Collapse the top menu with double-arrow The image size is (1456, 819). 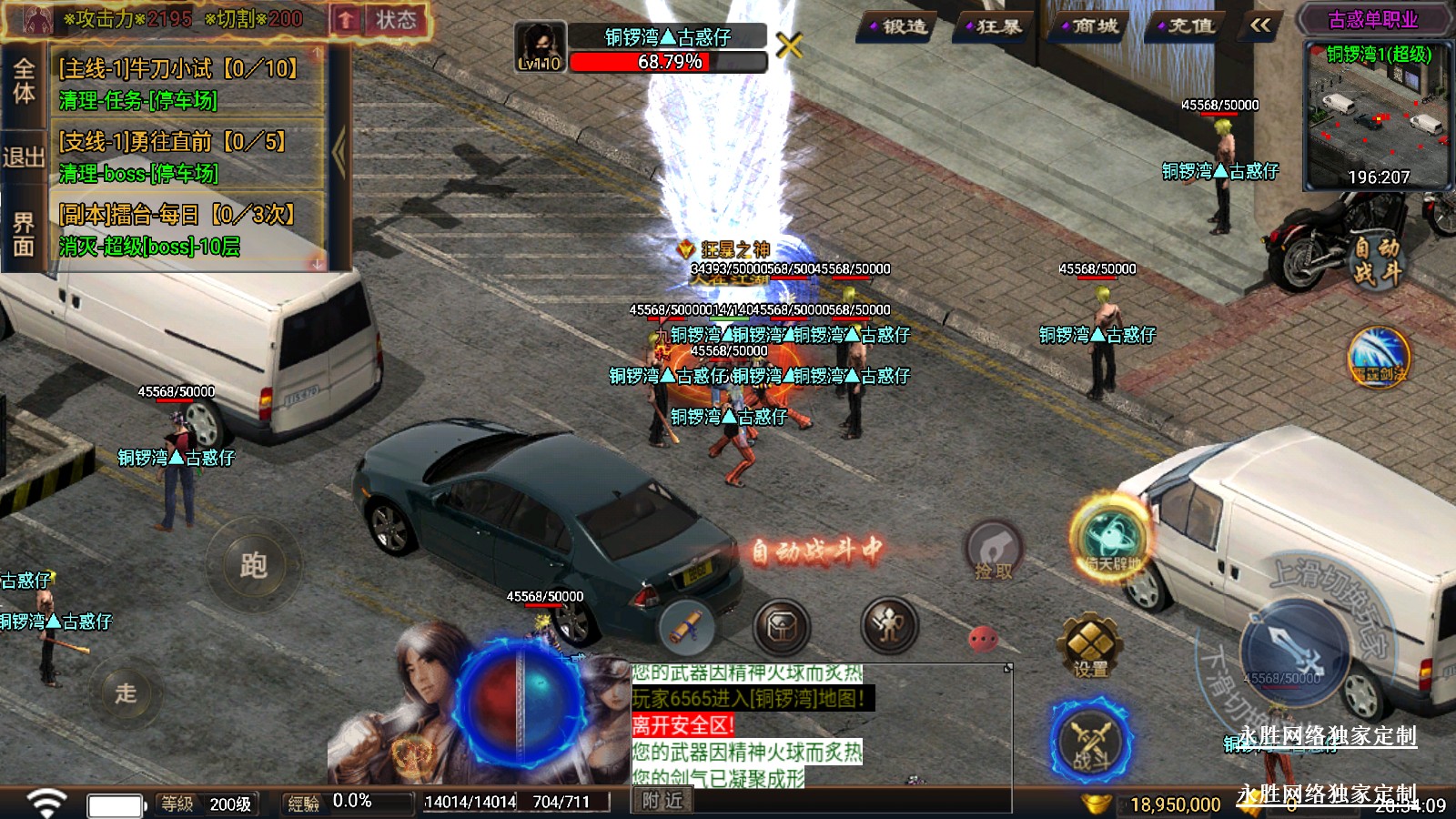[x=1260, y=25]
